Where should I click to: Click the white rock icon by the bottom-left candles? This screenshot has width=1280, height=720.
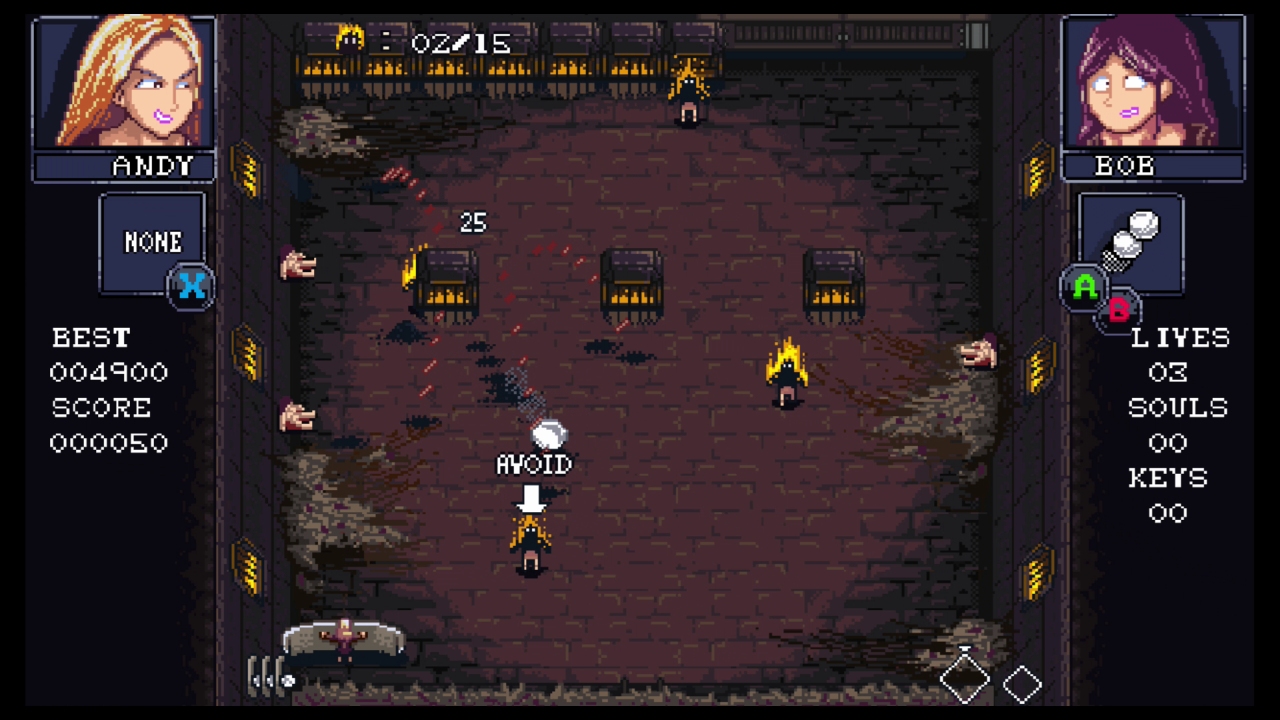click(x=290, y=682)
